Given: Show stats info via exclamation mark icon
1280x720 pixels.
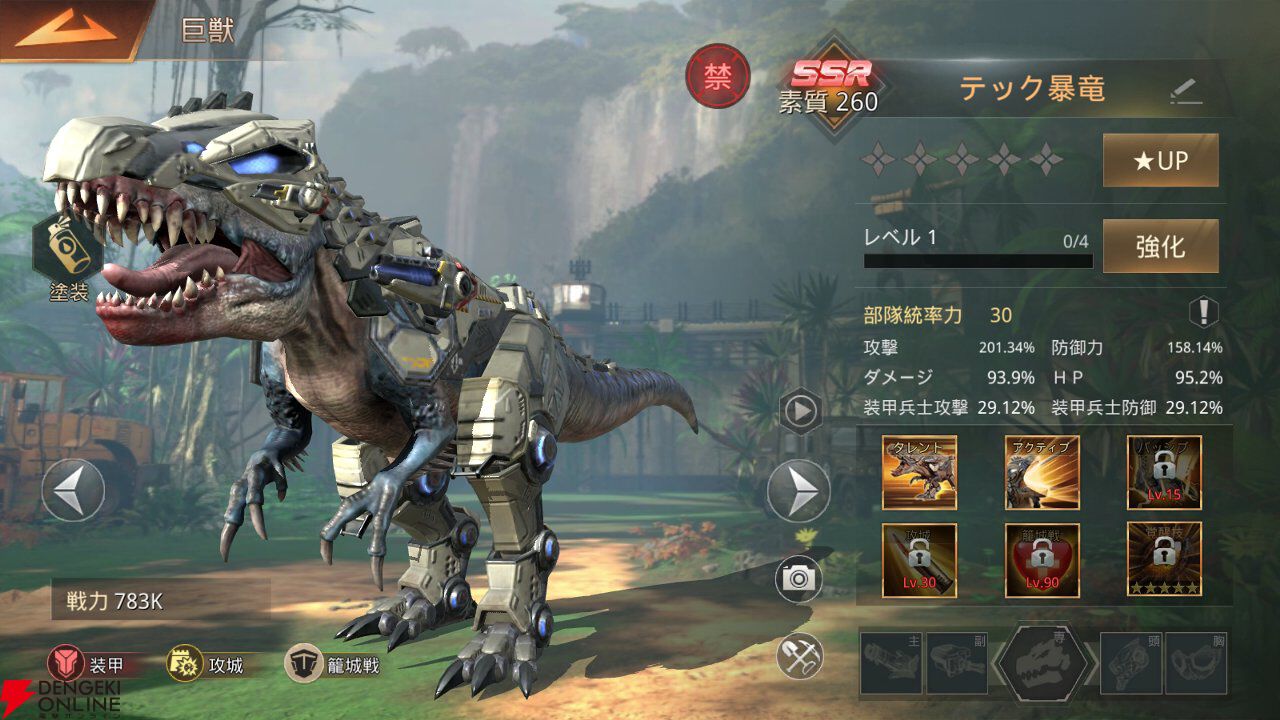Looking at the screenshot, I should (1203, 313).
